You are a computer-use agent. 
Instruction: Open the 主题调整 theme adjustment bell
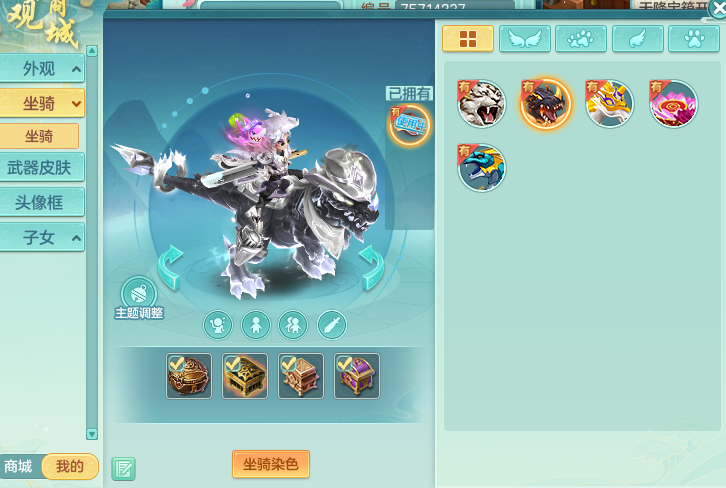pyautogui.click(x=138, y=296)
